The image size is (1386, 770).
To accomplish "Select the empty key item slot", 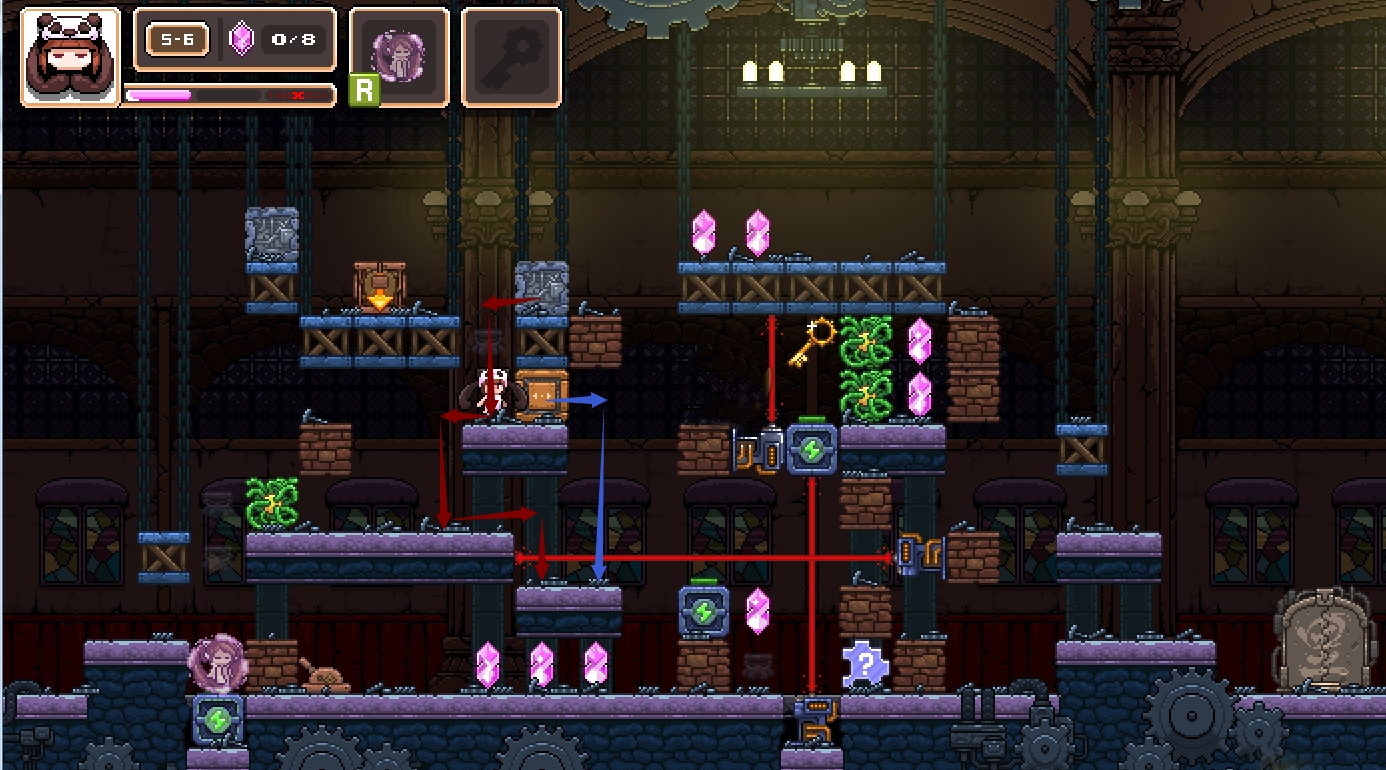I will tap(511, 56).
